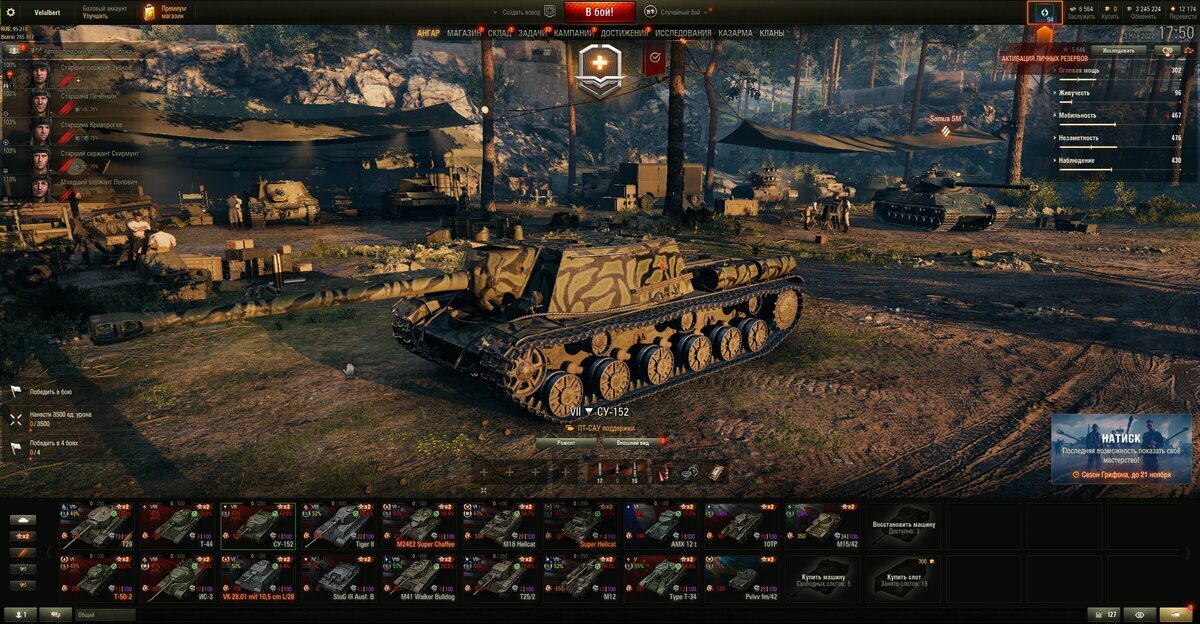Go to the 'Кланы' clans tab
The width and height of the screenshot is (1200, 624).
[771, 33]
